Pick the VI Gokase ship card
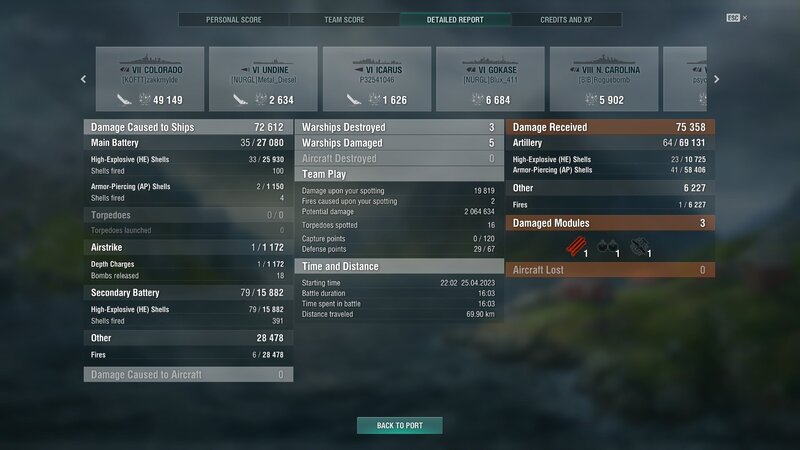This screenshot has width=800, height=450. 492,78
